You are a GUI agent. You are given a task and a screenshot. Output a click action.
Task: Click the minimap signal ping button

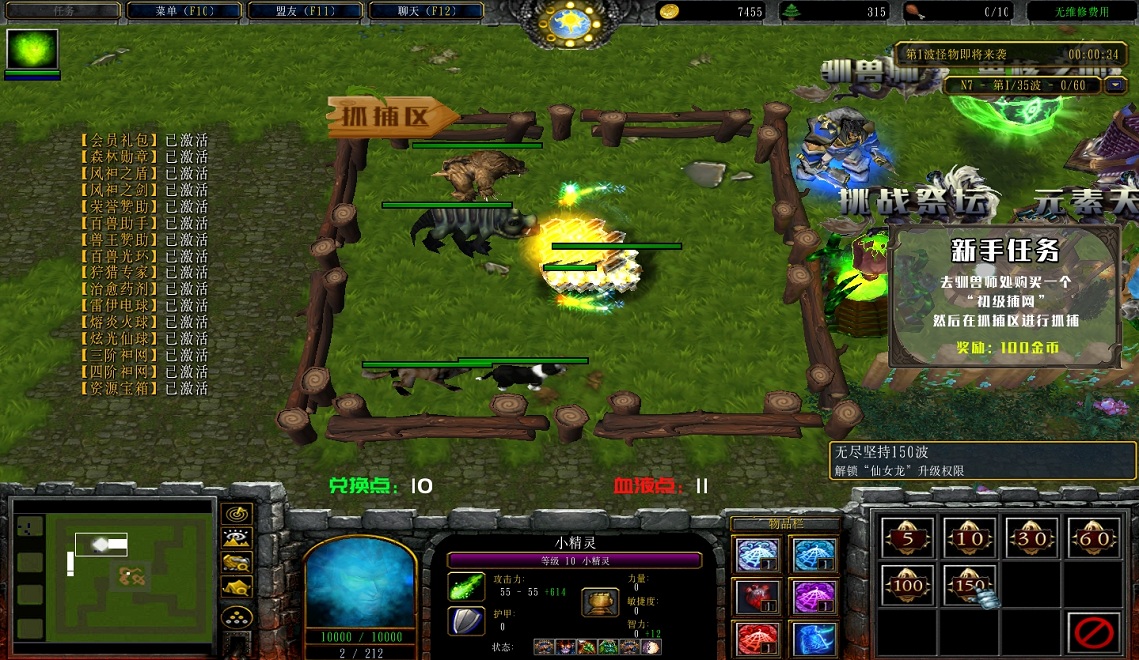pos(237,513)
